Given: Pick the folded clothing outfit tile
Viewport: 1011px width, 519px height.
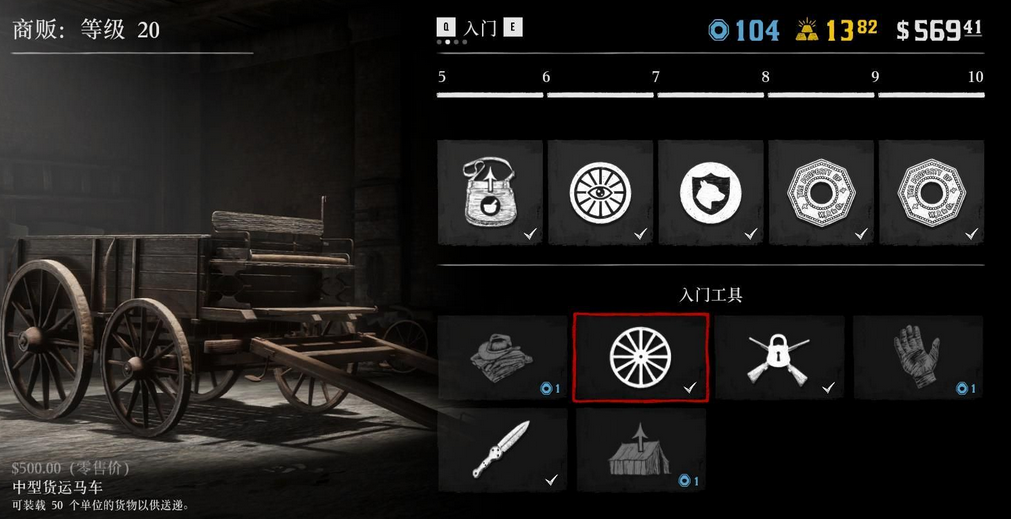Looking at the screenshot, I should (x=503, y=357).
